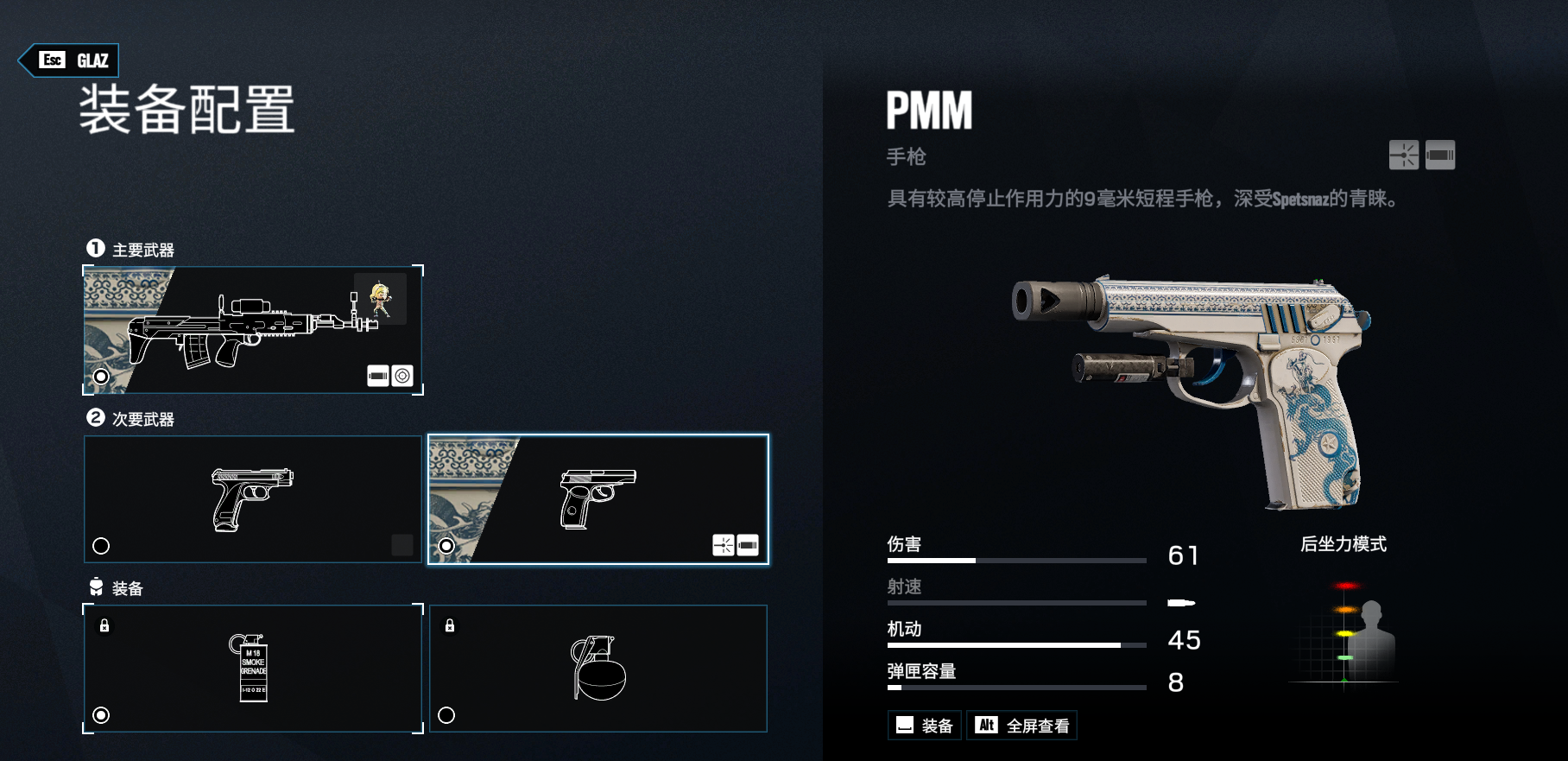Open the charm attachment on primary weapon
The height and width of the screenshot is (761, 1568).
coord(380,299)
